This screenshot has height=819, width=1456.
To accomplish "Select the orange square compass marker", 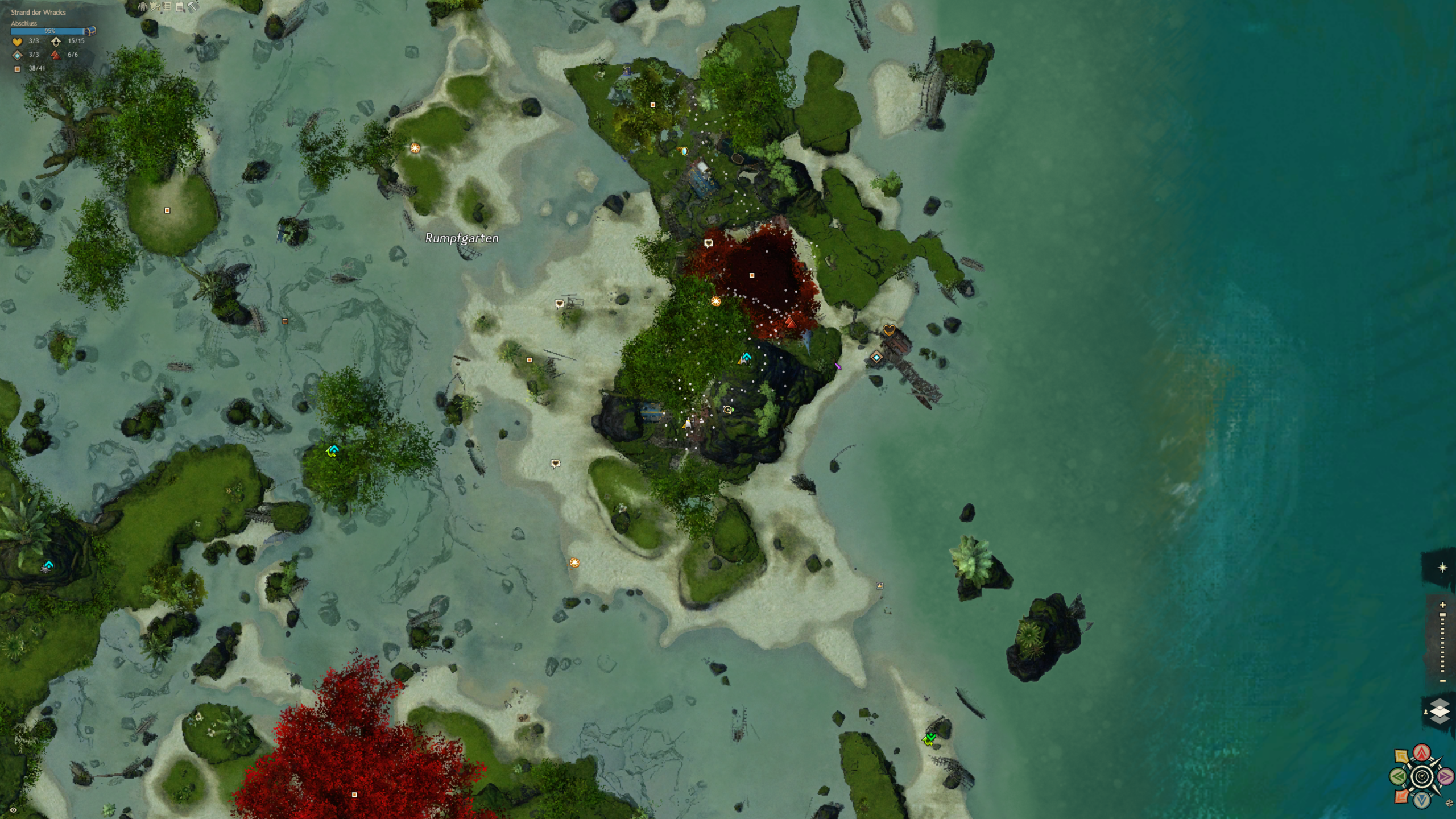I will click(1401, 796).
